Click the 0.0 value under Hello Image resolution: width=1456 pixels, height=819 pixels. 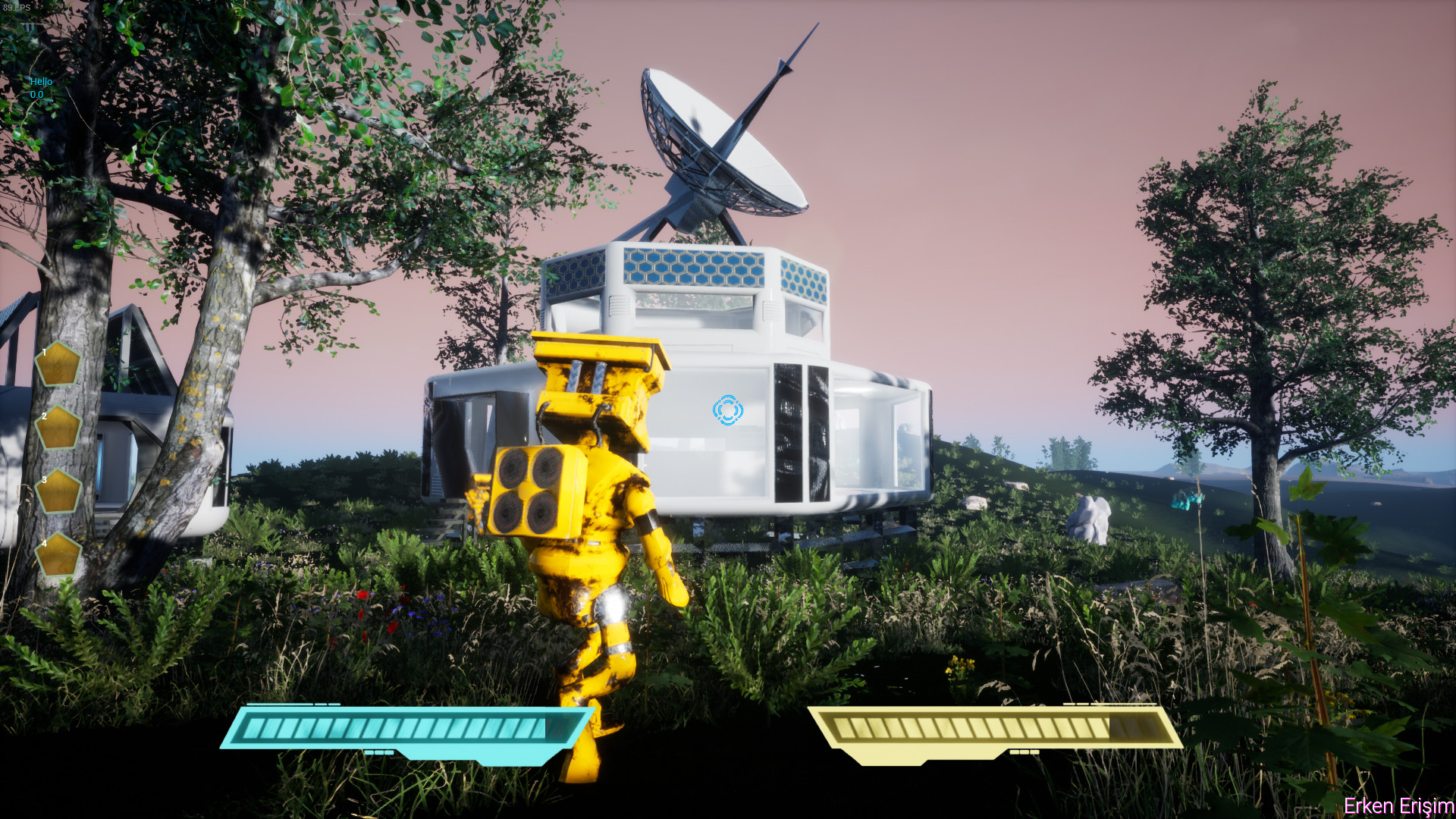point(36,94)
